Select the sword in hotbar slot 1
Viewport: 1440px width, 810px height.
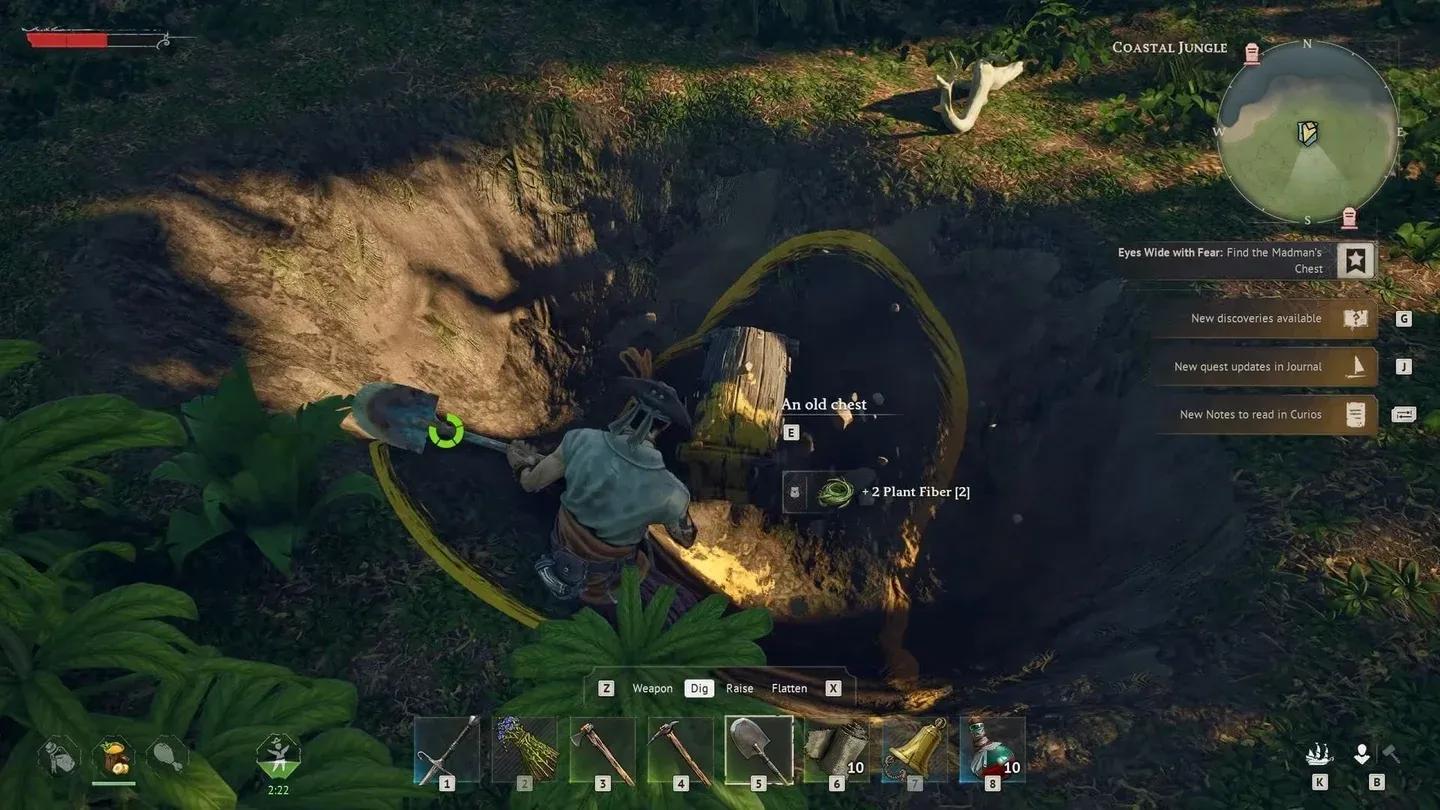(447, 750)
